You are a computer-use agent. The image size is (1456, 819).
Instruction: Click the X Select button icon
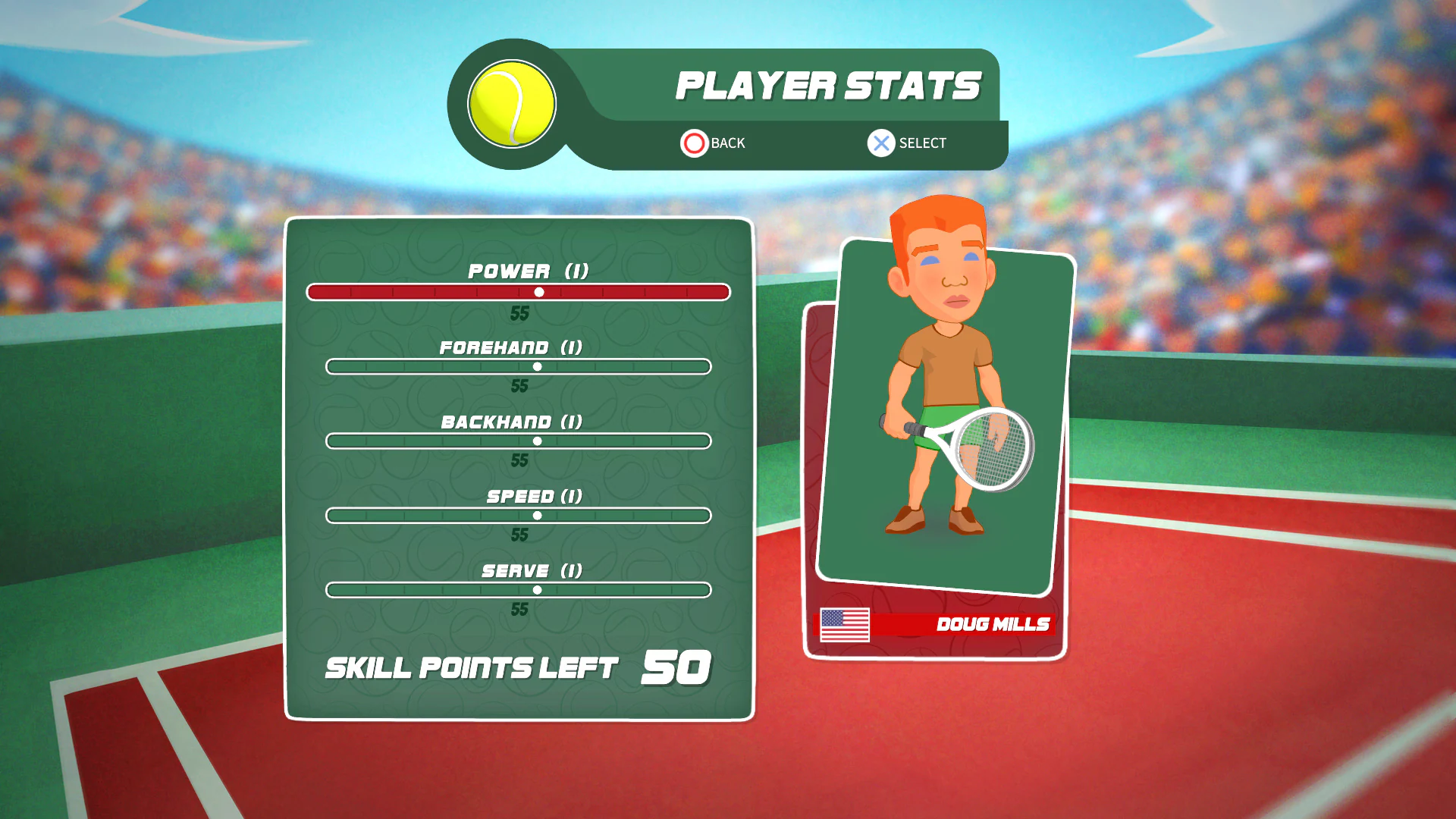[x=880, y=143]
